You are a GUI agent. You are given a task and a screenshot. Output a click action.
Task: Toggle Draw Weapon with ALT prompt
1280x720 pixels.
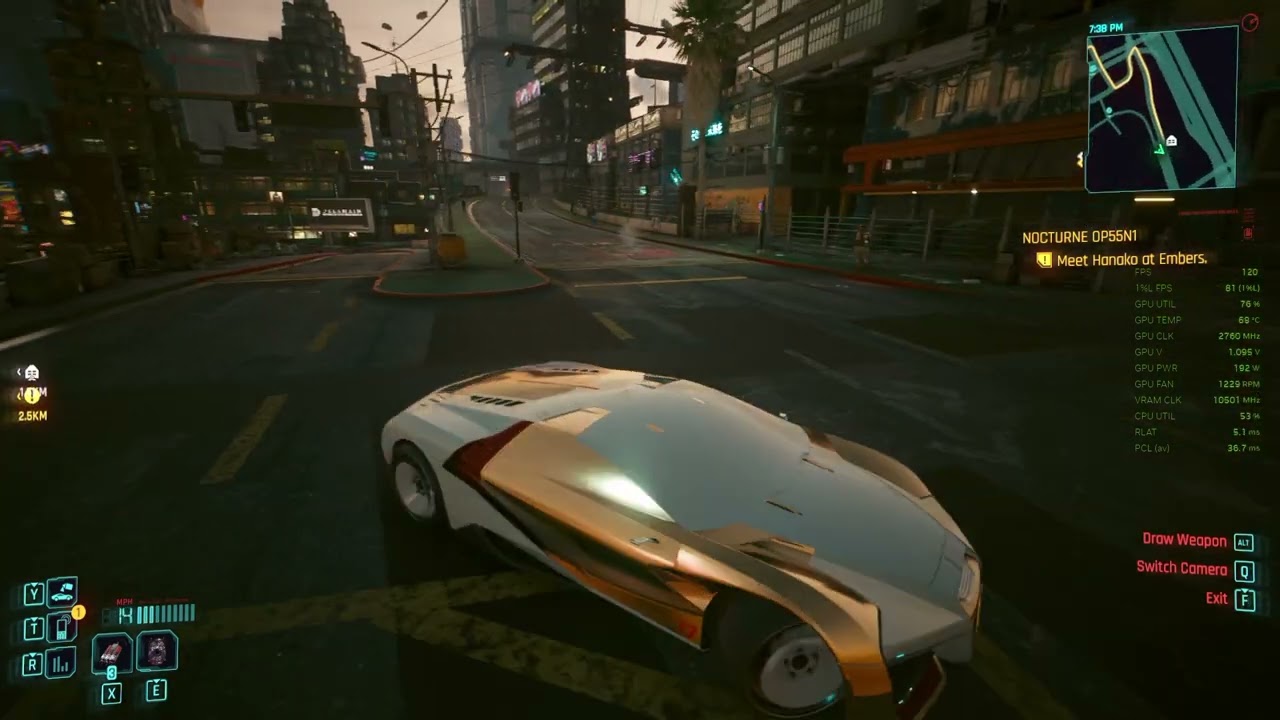(1186, 539)
